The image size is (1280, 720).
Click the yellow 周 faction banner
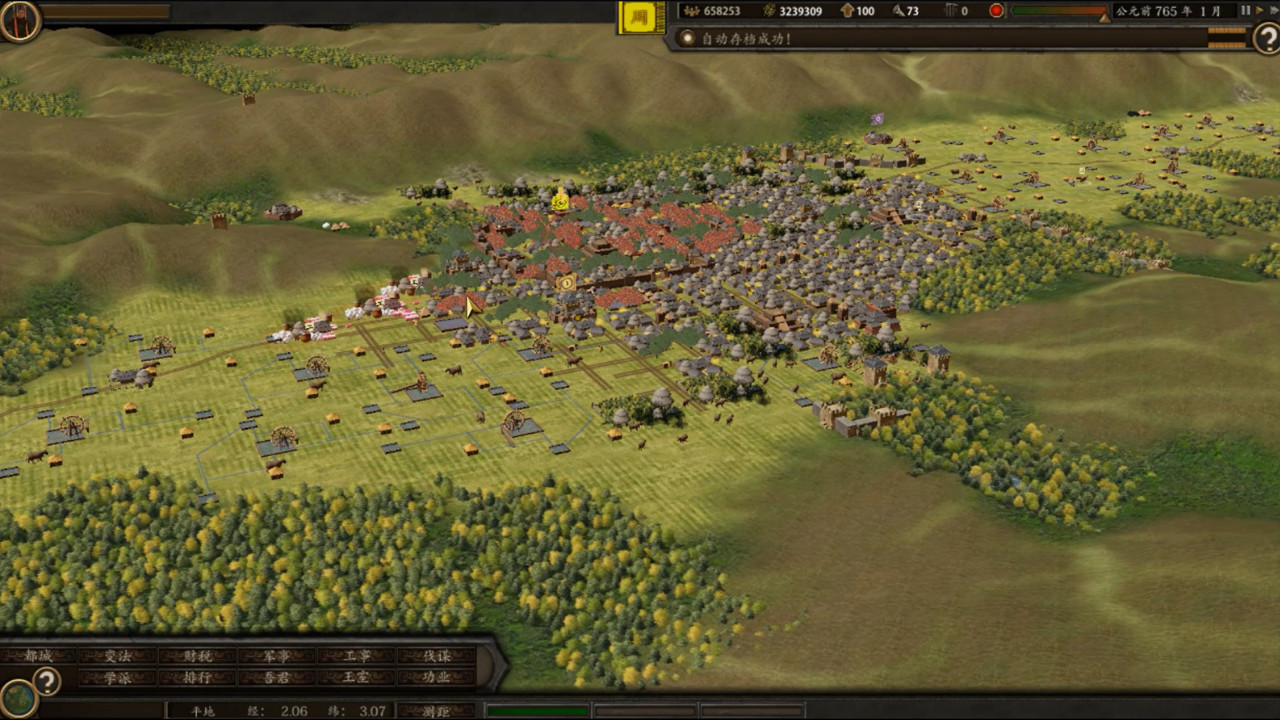[x=641, y=17]
